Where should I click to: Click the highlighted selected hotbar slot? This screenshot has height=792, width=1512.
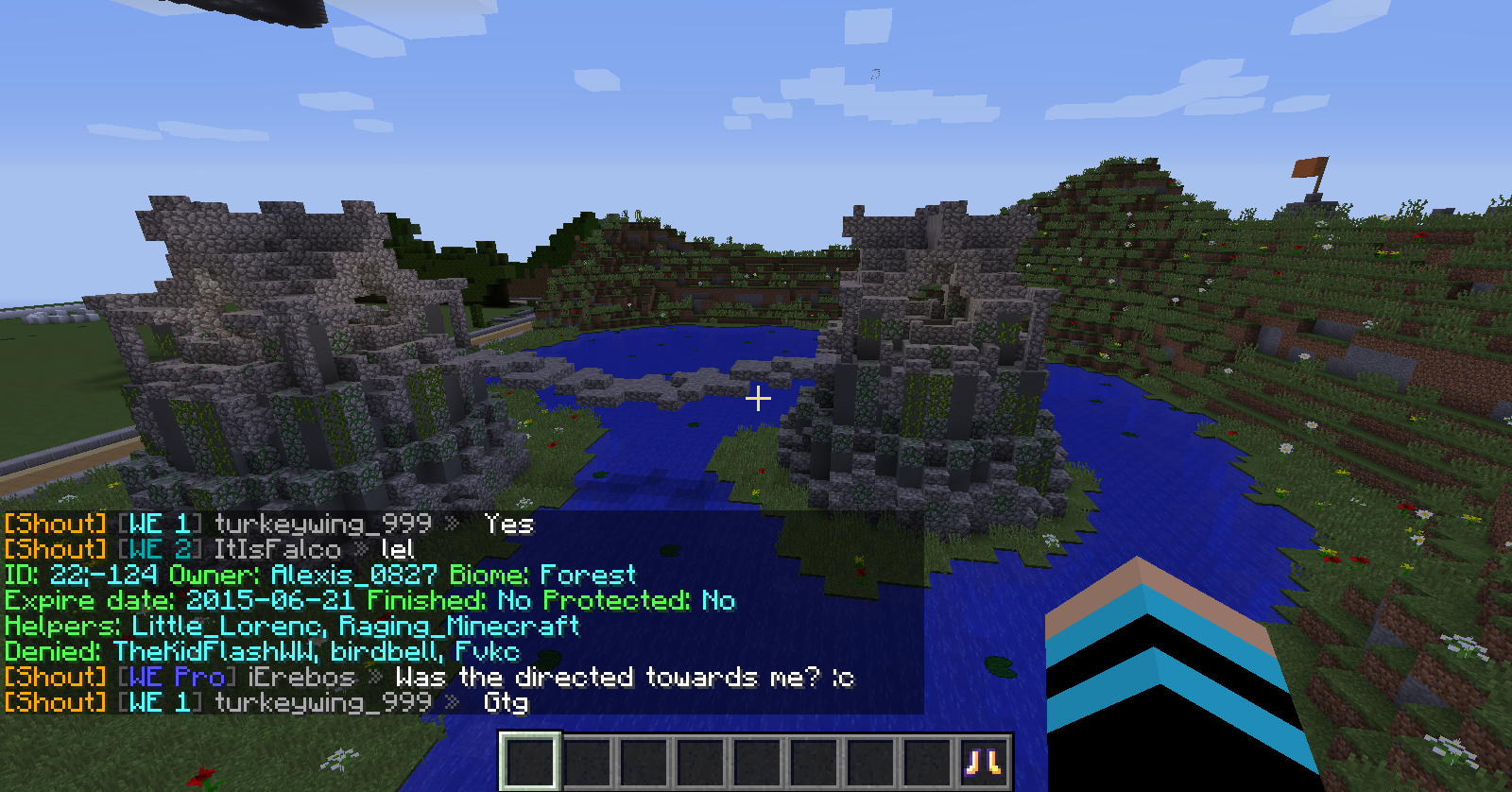(x=530, y=761)
